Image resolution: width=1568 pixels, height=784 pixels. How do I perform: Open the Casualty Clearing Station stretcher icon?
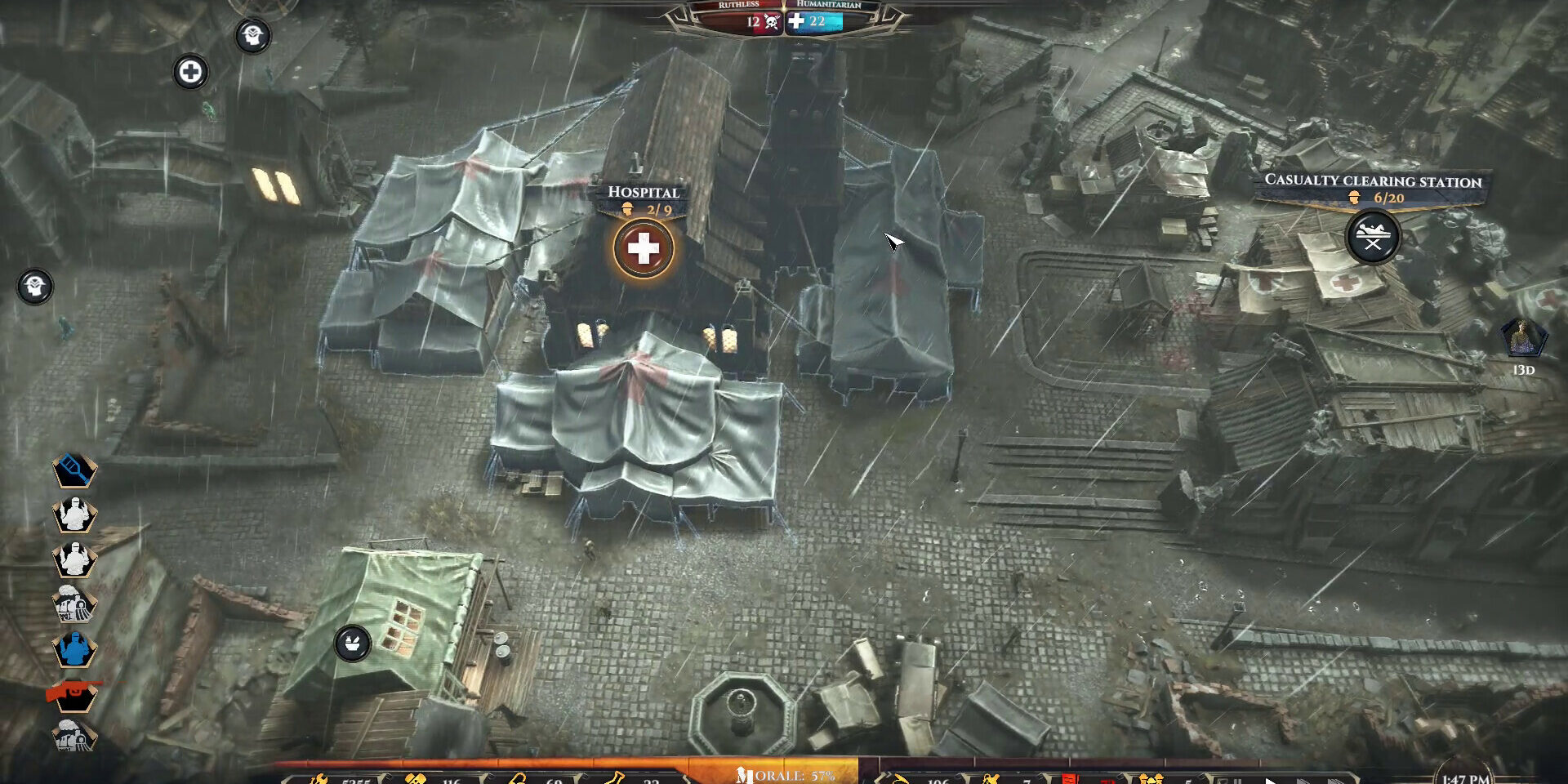tap(1373, 238)
